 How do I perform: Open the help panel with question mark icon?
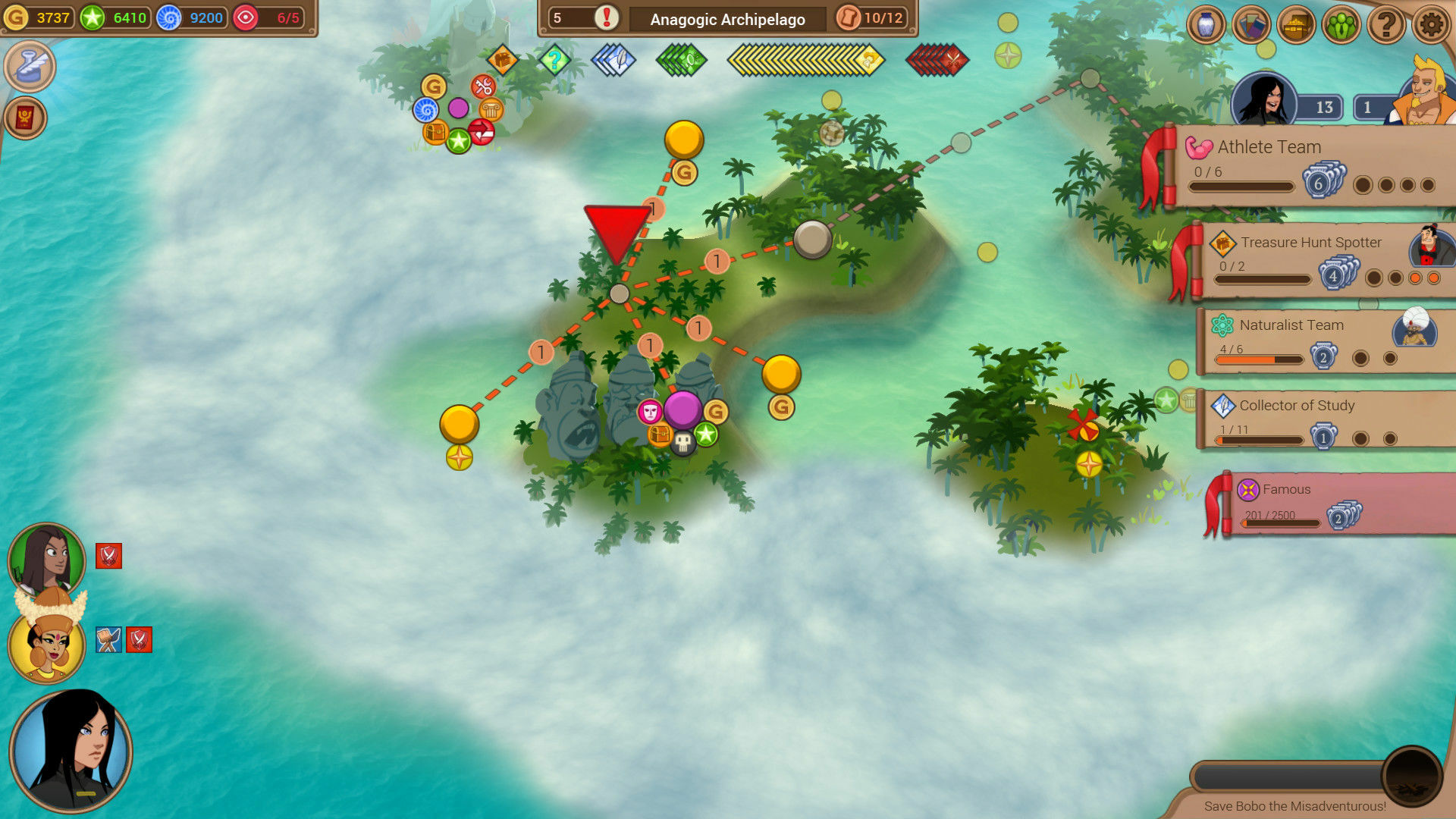point(1386,24)
